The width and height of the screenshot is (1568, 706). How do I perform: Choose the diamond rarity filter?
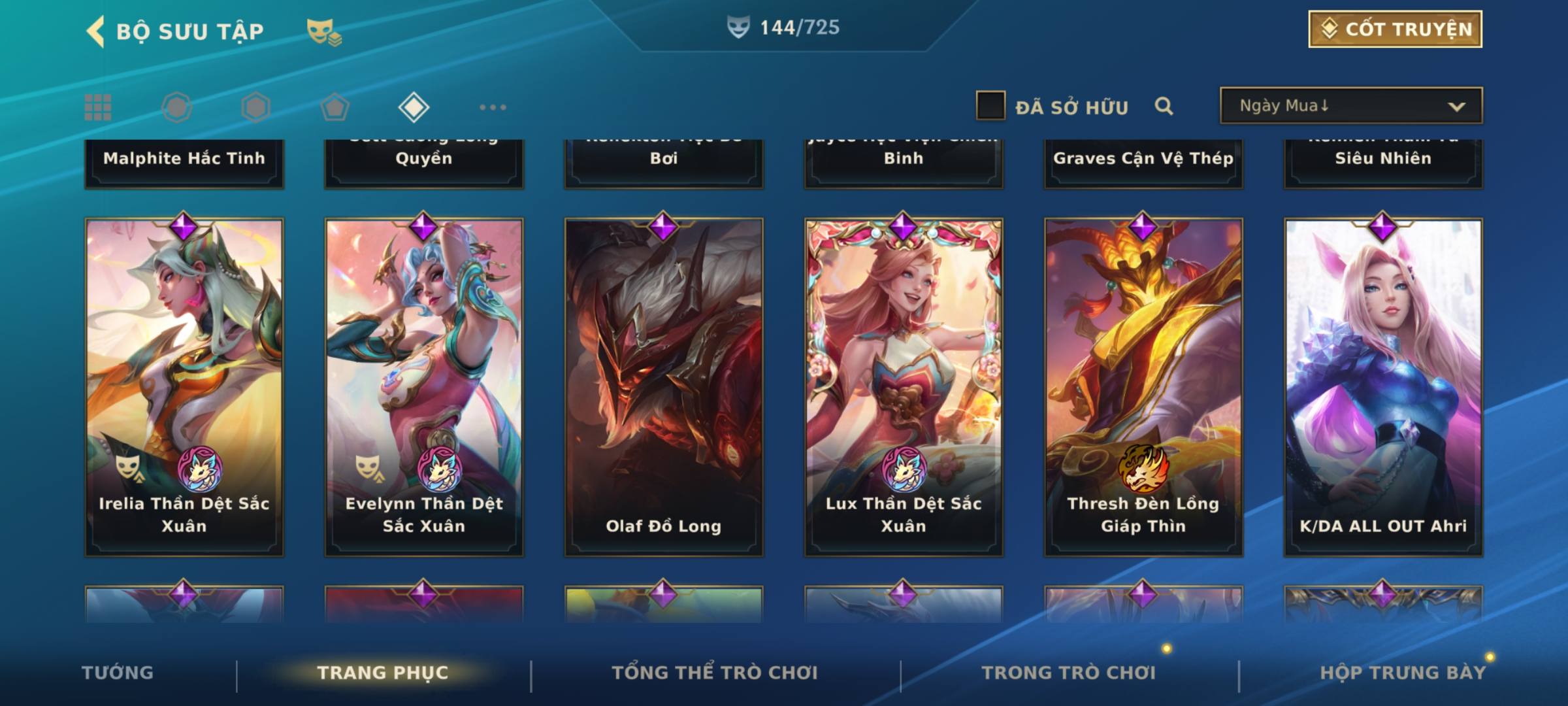(x=414, y=107)
